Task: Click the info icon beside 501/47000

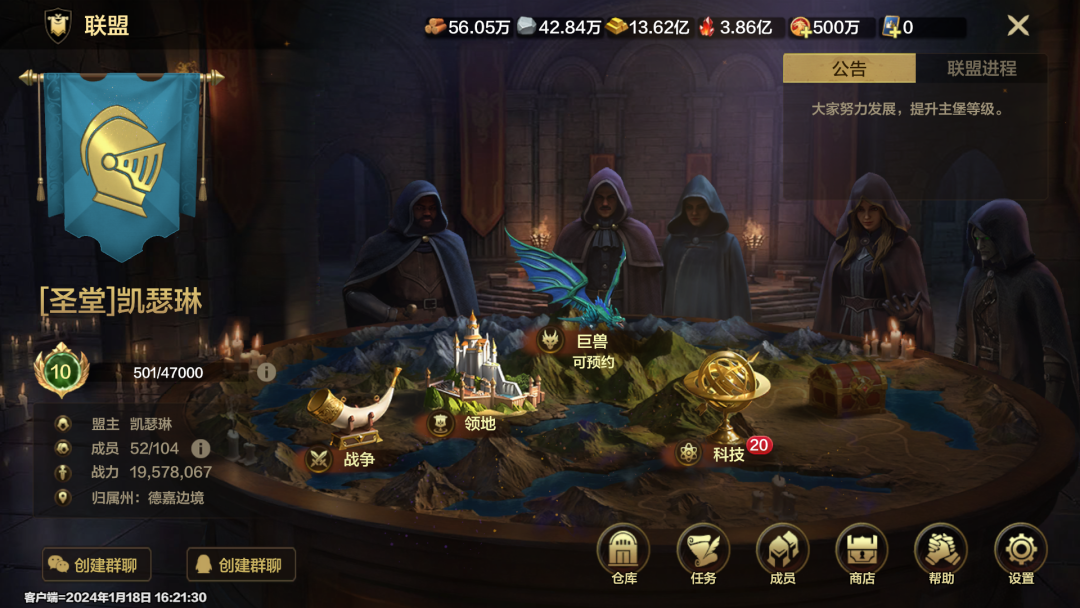Action: coord(266,372)
